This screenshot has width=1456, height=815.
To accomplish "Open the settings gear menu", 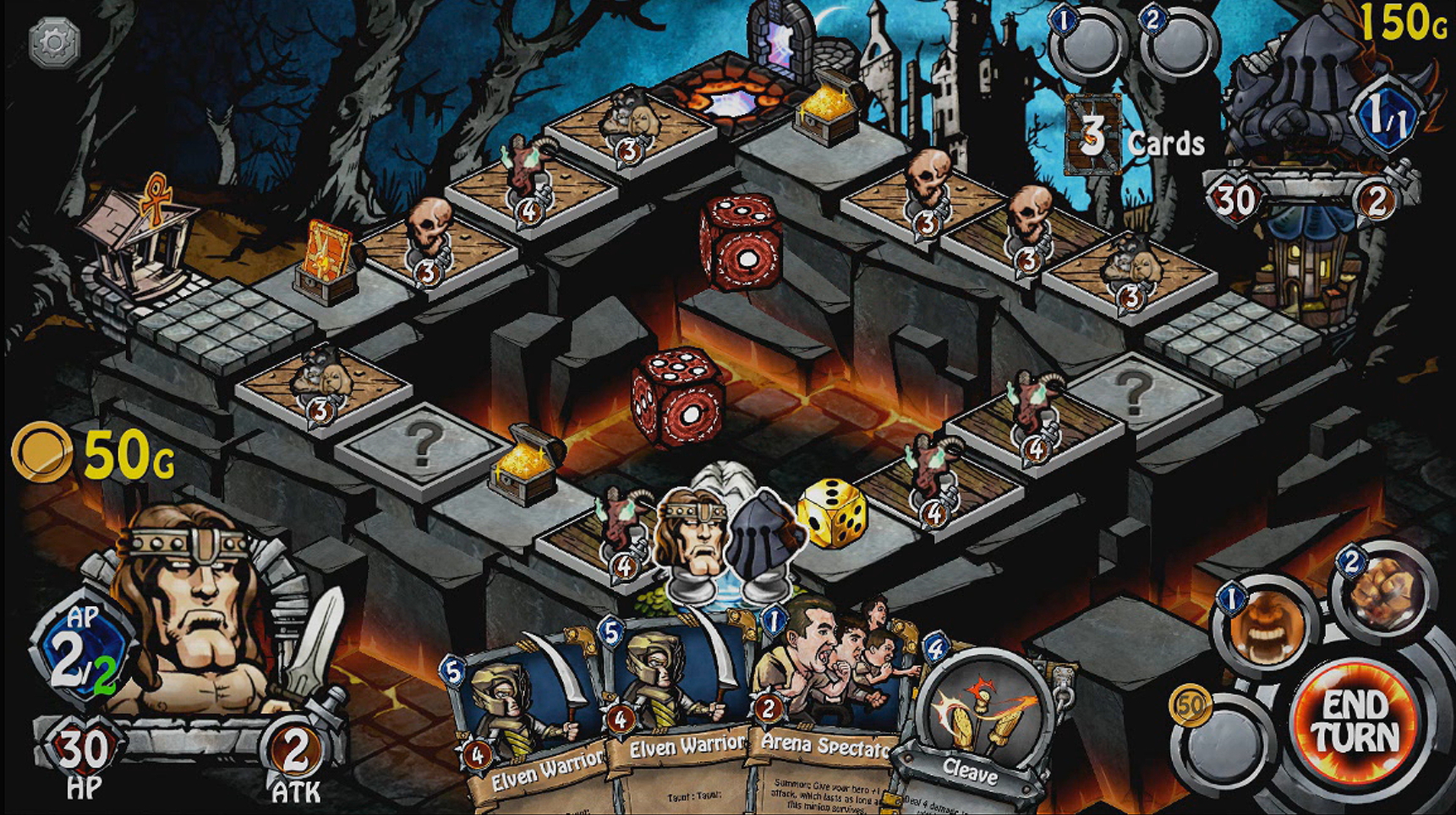I will click(x=52, y=41).
